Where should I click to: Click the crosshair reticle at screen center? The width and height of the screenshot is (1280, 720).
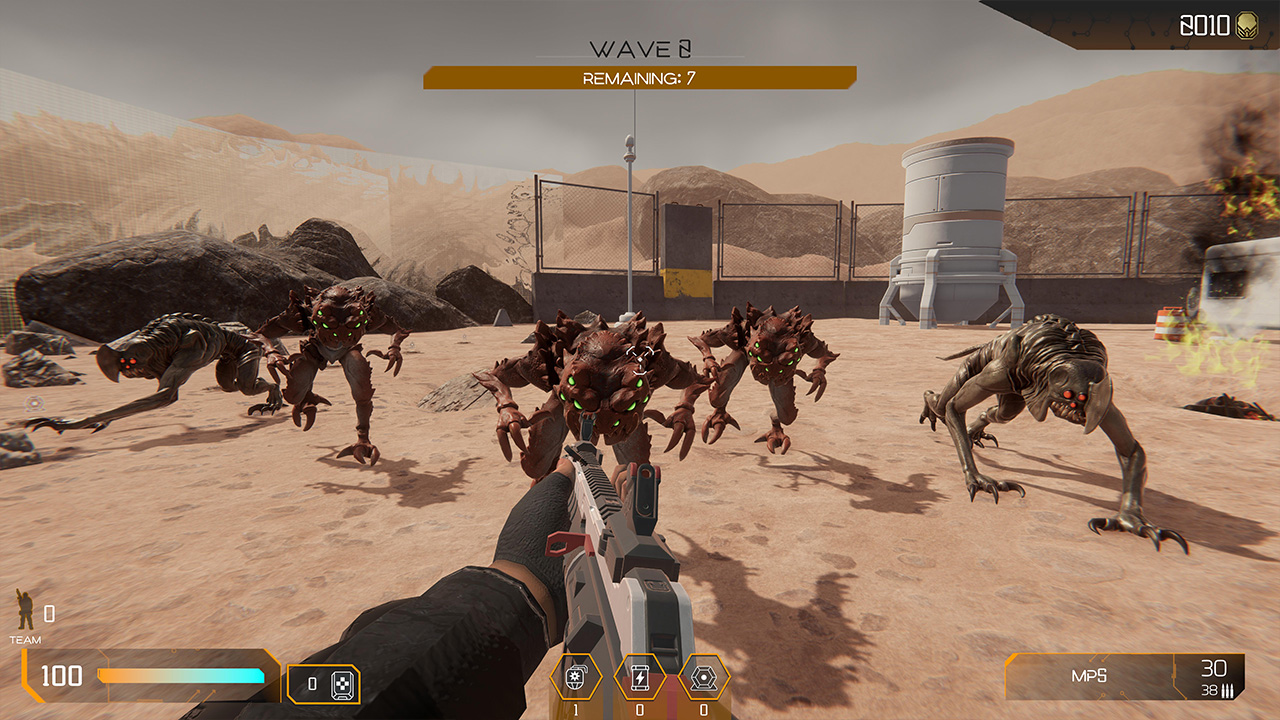640,360
